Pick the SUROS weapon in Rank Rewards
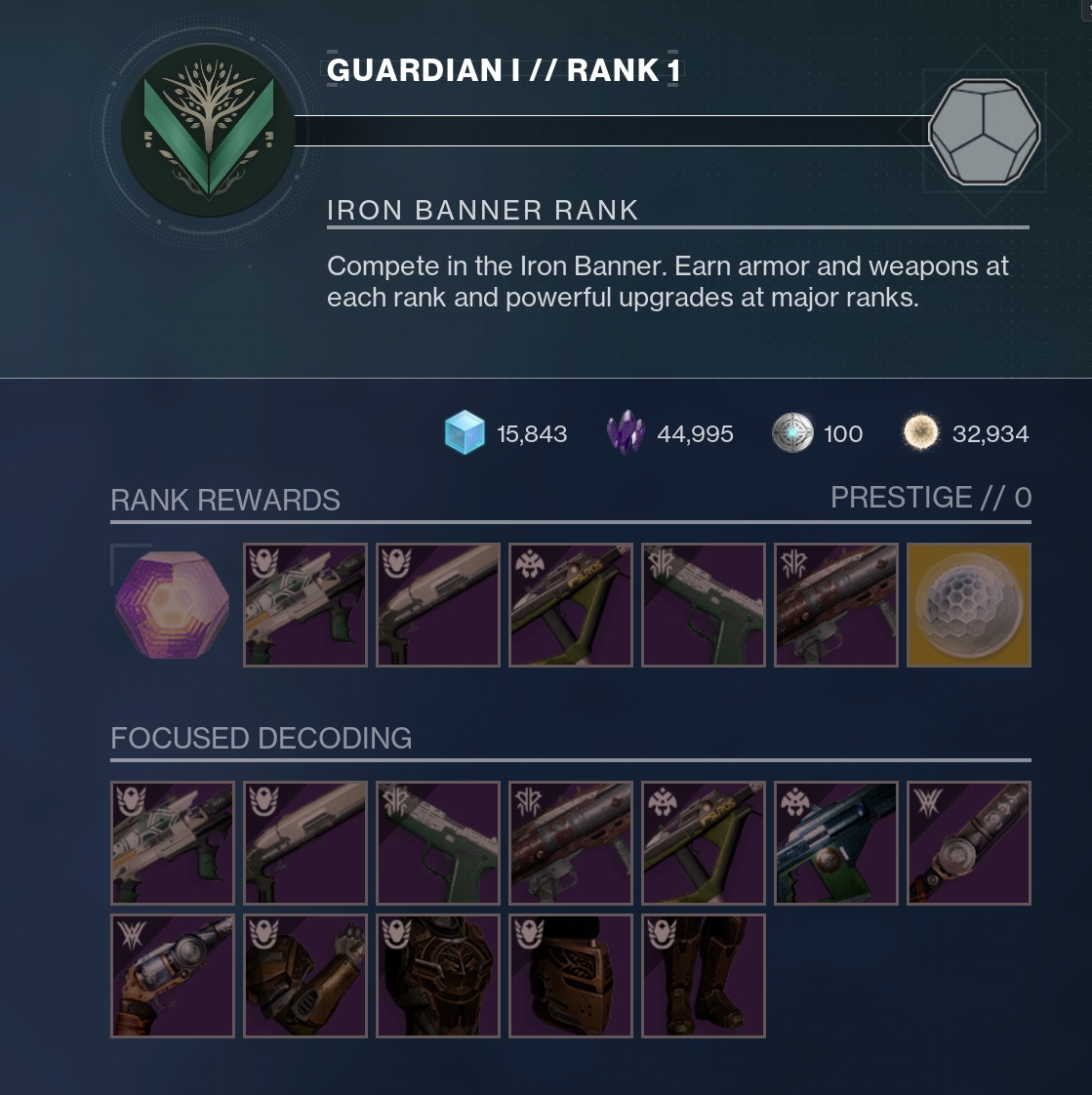The width and height of the screenshot is (1092, 1095). [x=570, y=605]
